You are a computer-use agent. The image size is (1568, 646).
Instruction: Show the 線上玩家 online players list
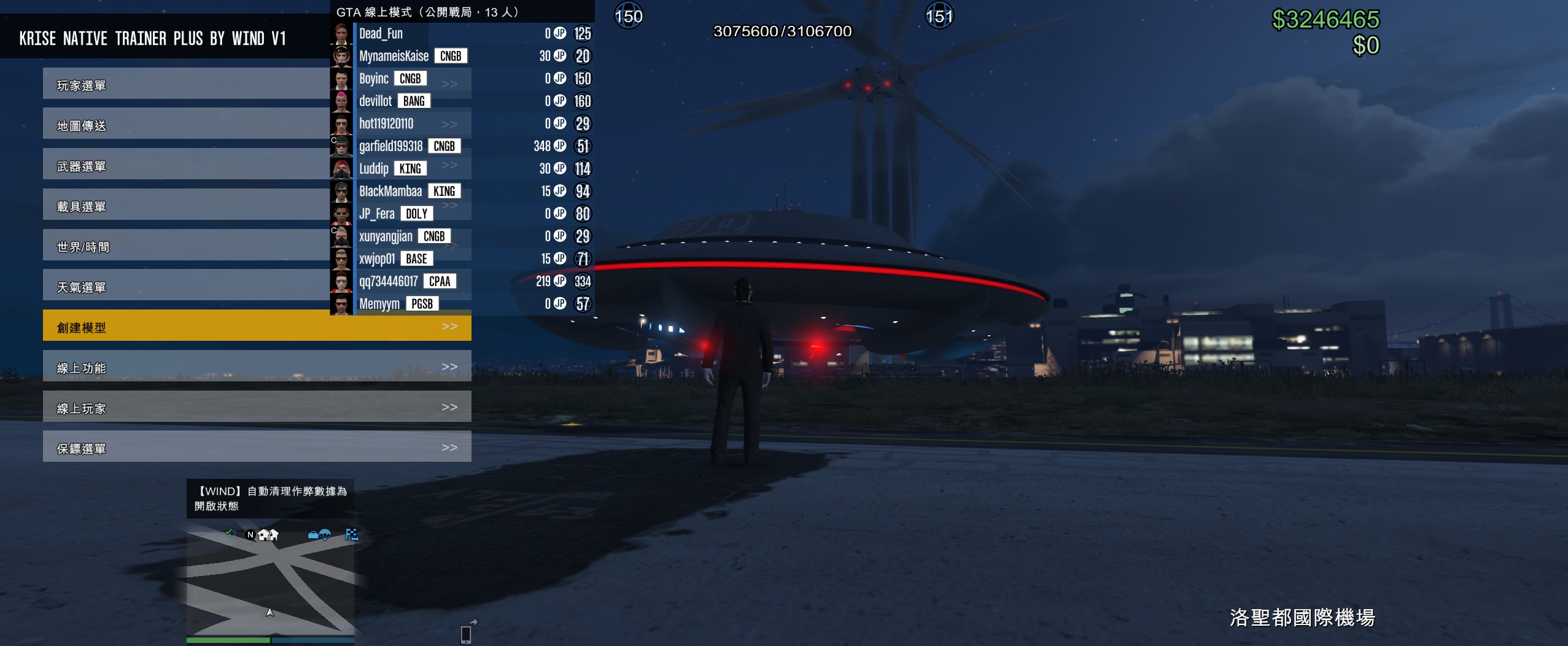257,407
